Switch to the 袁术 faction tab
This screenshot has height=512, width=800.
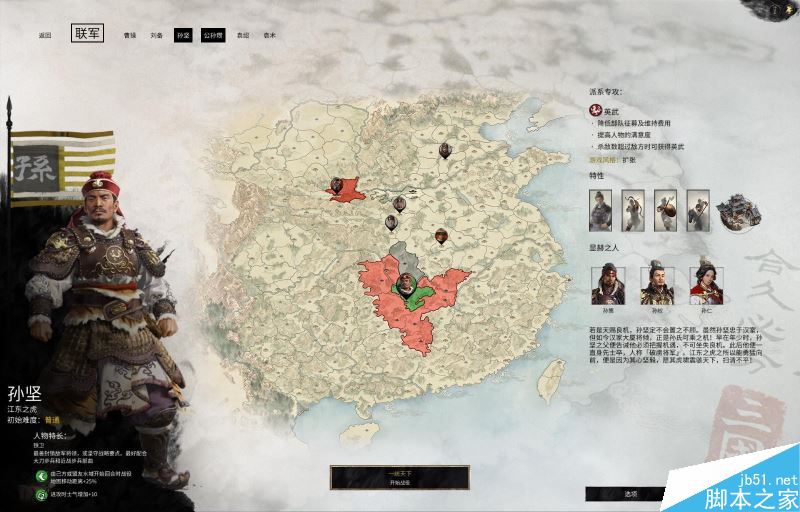[x=269, y=35]
